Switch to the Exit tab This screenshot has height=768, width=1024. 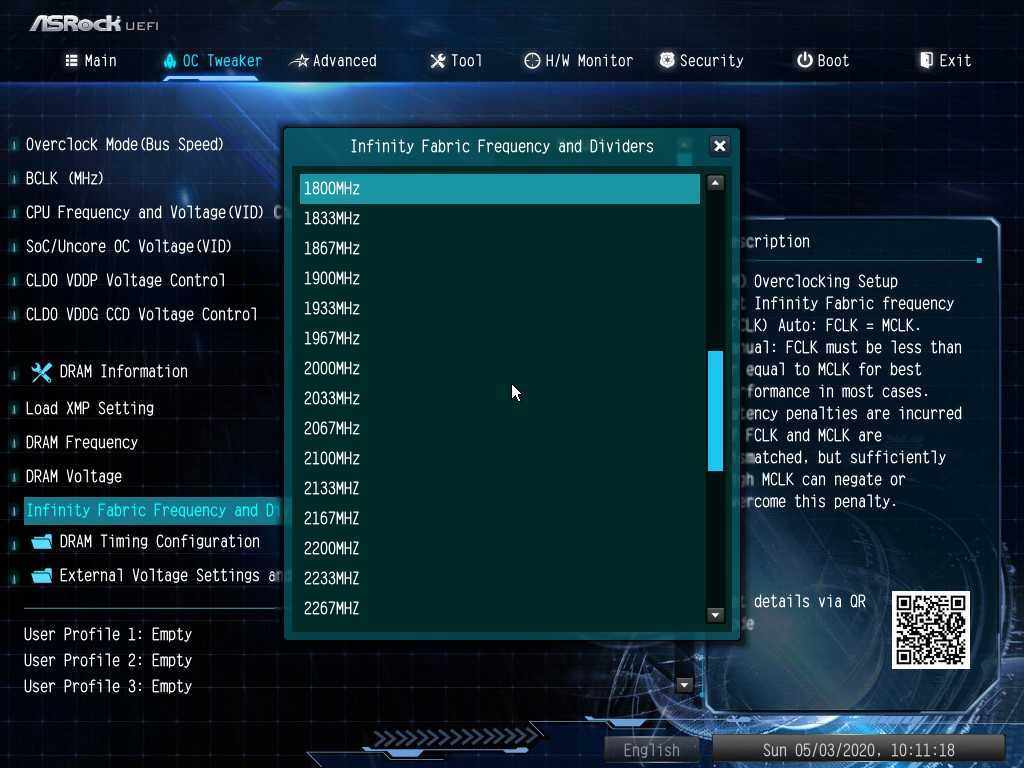pyautogui.click(x=945, y=61)
